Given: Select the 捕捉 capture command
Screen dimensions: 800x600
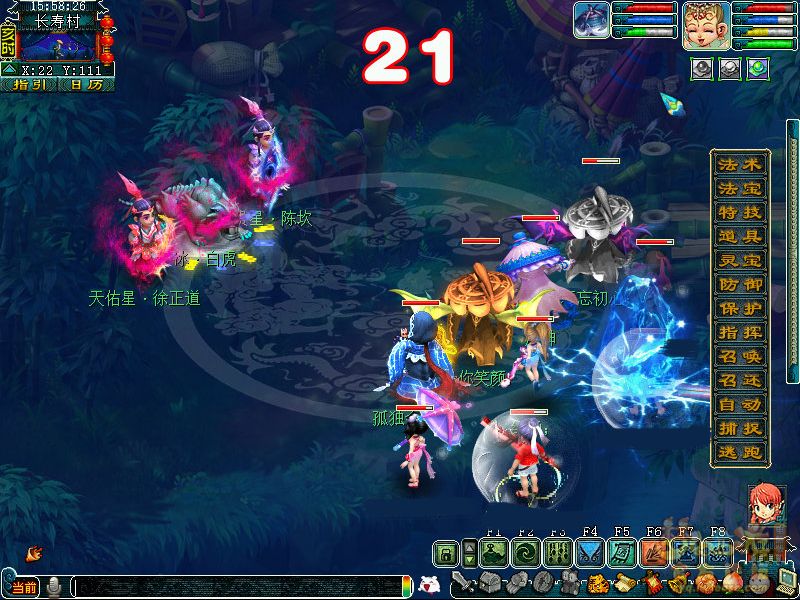Looking at the screenshot, I should point(740,429).
